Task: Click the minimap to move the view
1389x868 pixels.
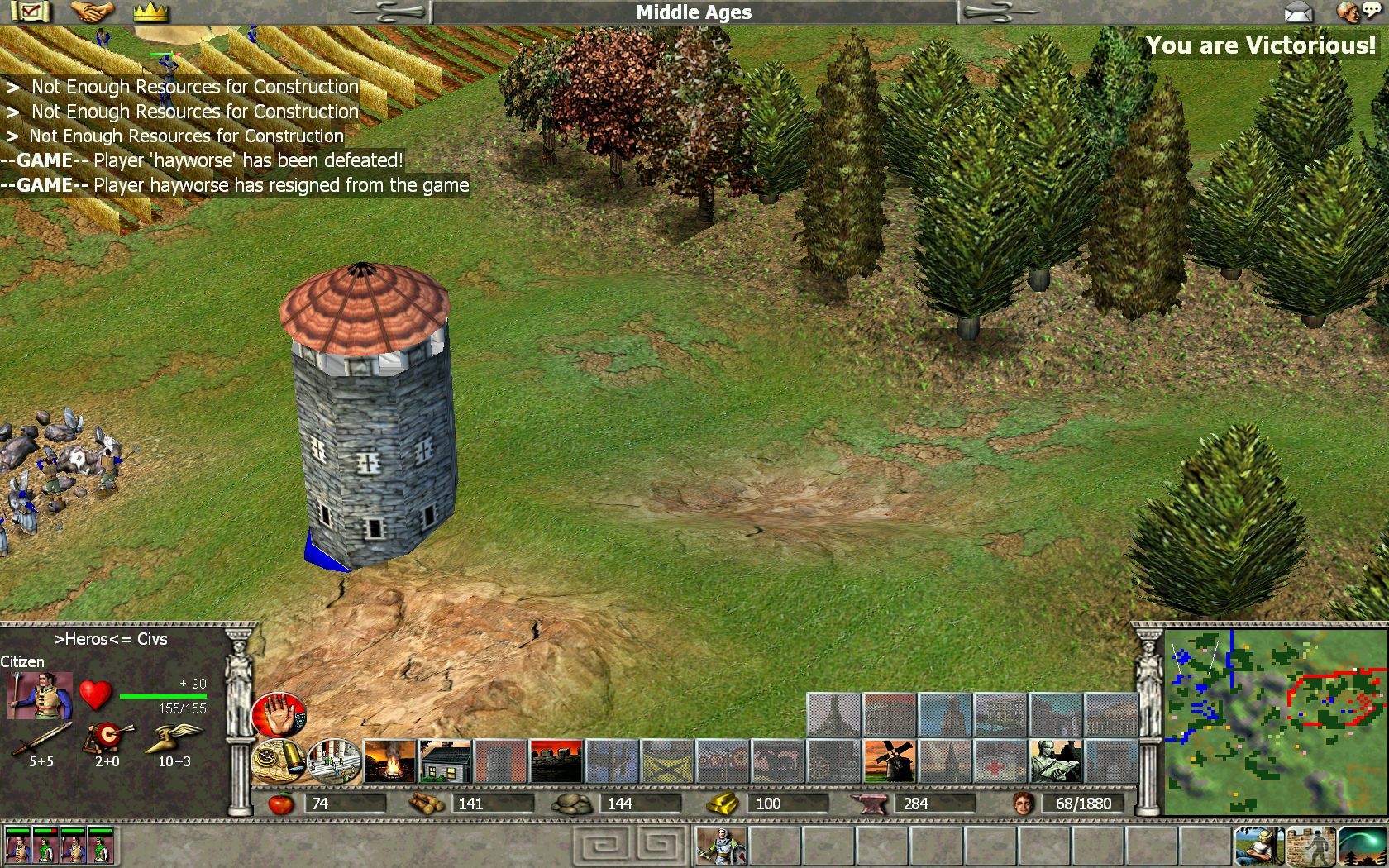Action: (1275, 721)
